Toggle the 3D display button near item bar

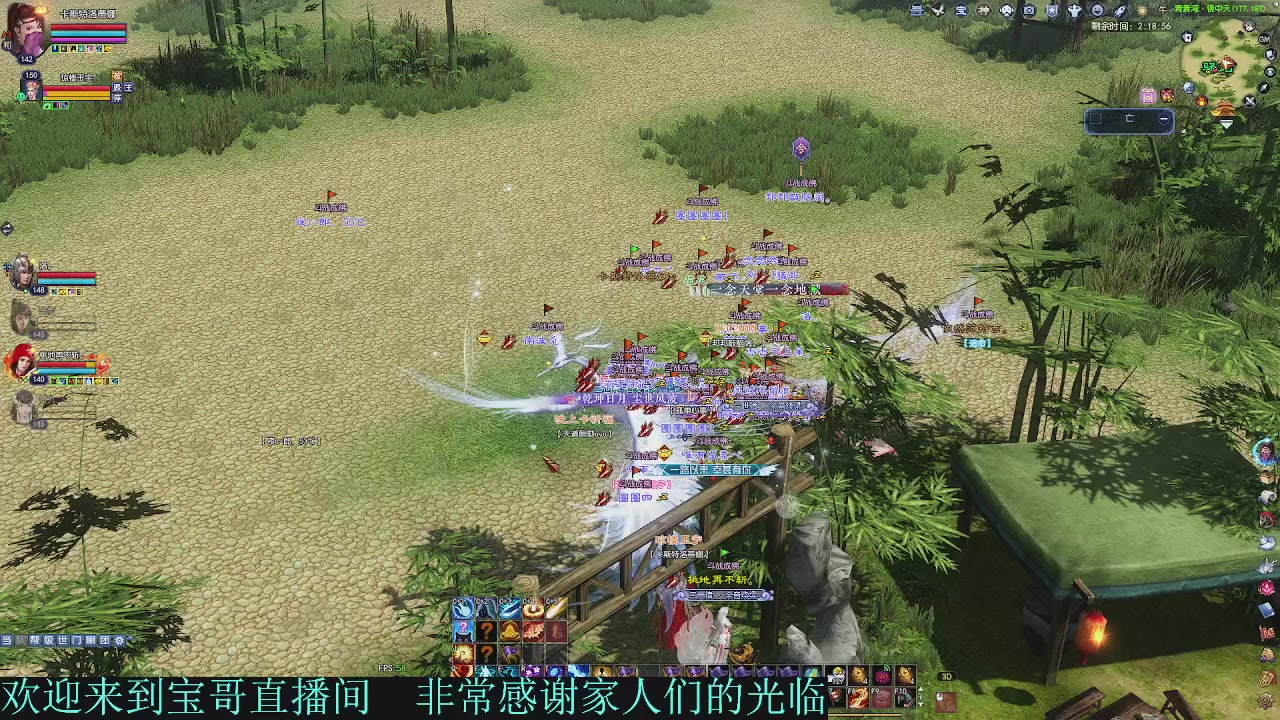click(947, 676)
